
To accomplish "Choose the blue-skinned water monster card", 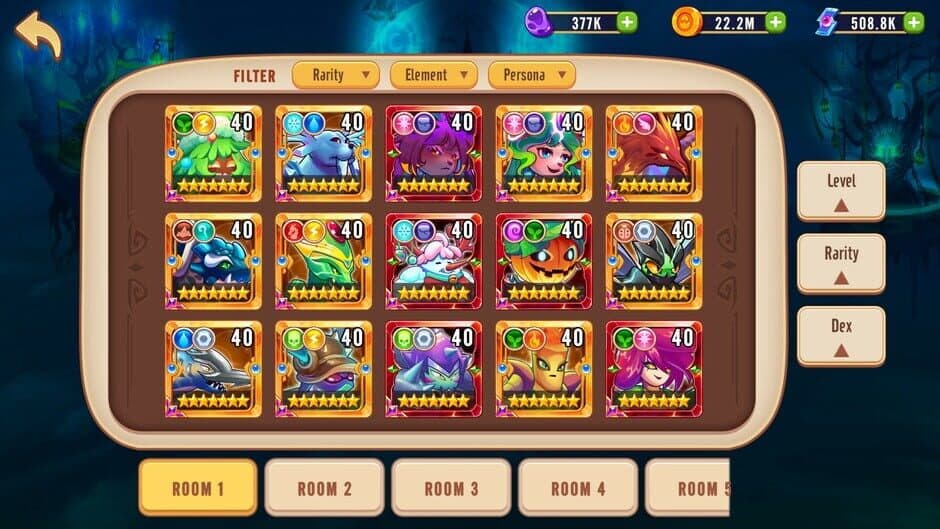I will pyautogui.click(x=323, y=154).
